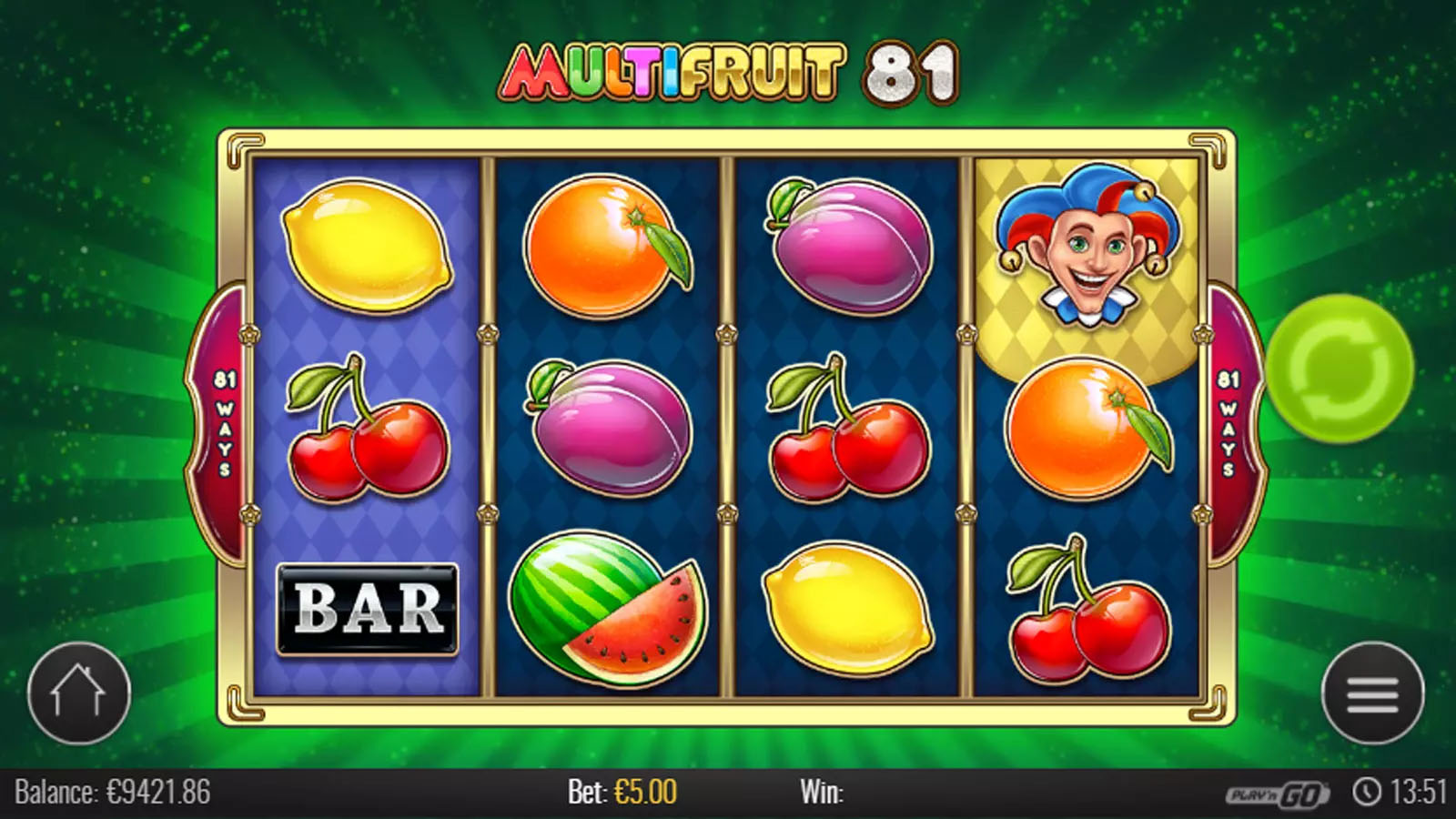Image resolution: width=1456 pixels, height=819 pixels.
Task: Click the Multifruit 81 title logo
Action: (x=728, y=73)
